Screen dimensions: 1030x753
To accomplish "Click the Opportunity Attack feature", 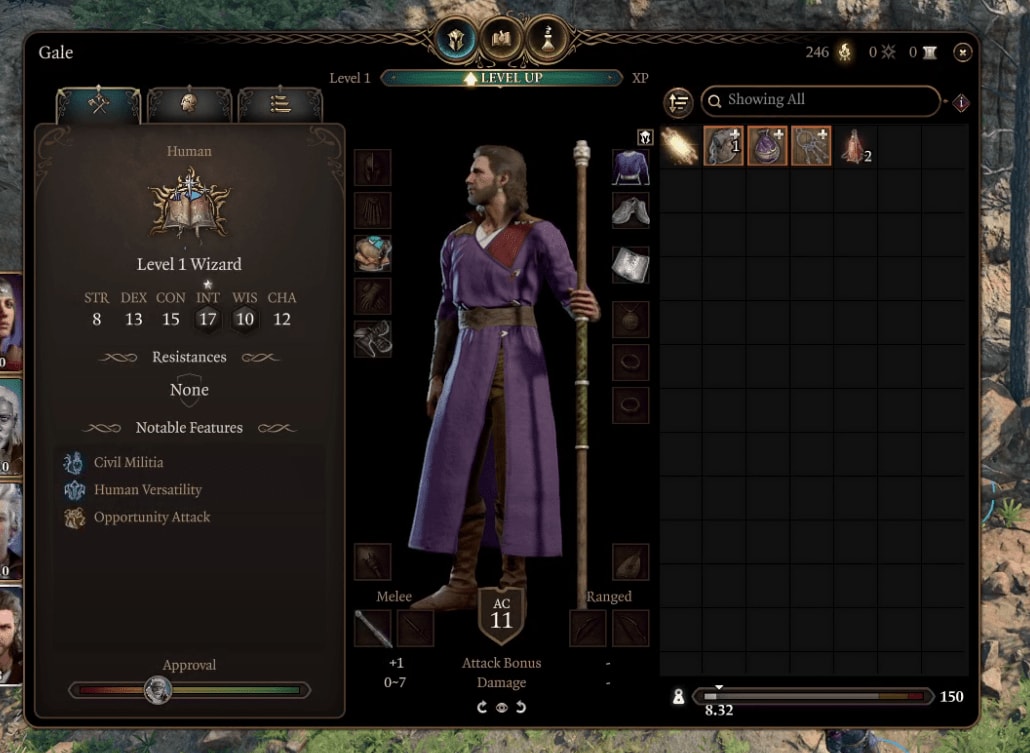I will pos(152,517).
